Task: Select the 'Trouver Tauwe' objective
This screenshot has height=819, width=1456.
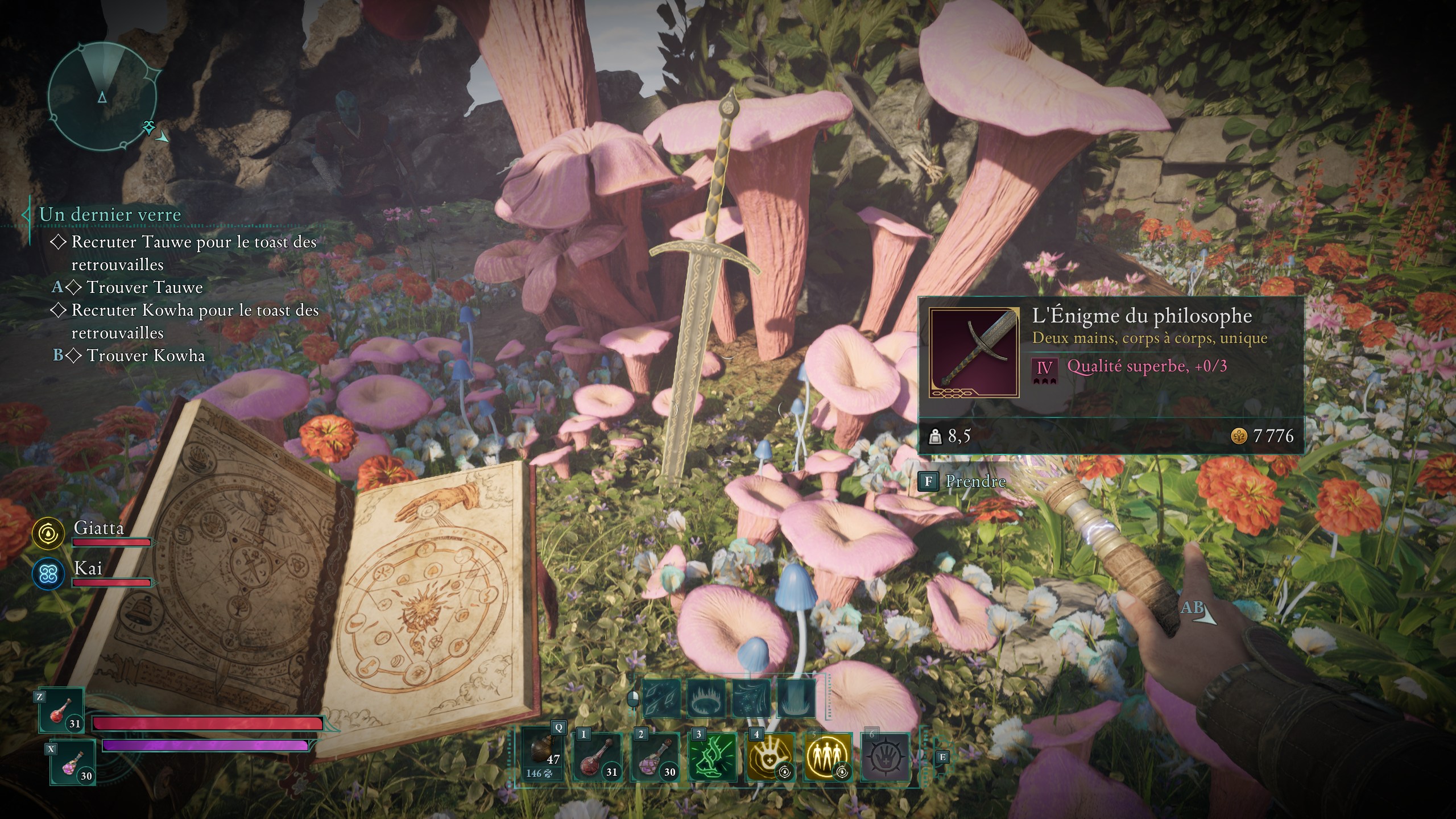Action: 144,287
